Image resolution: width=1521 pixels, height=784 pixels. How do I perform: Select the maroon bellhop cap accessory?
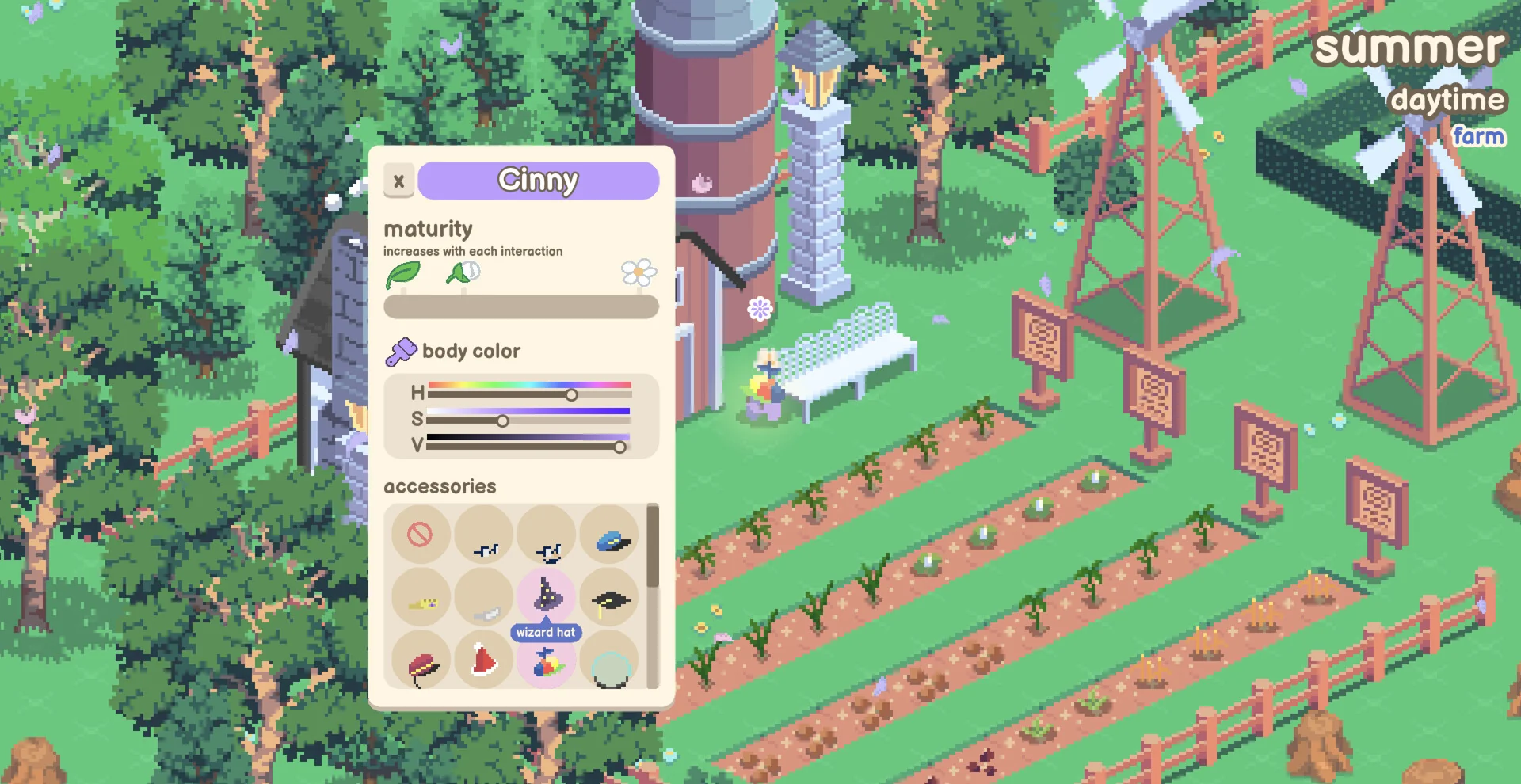coord(421,665)
